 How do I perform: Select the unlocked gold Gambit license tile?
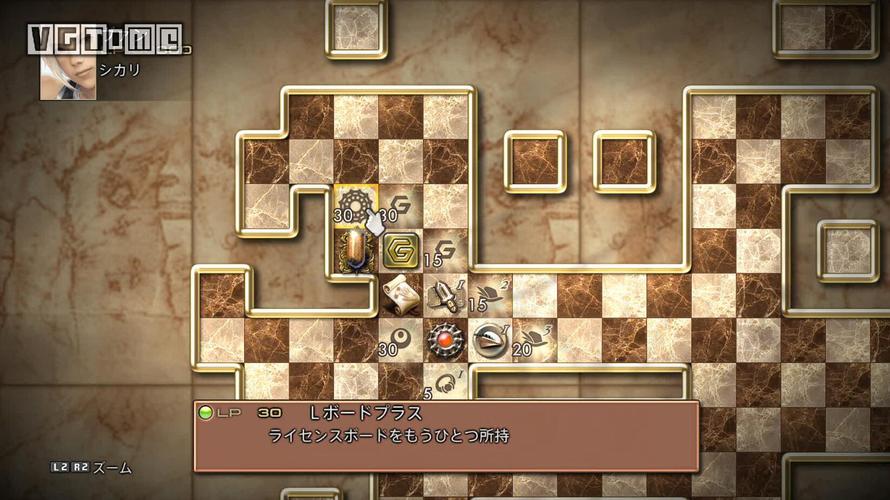coord(401,250)
